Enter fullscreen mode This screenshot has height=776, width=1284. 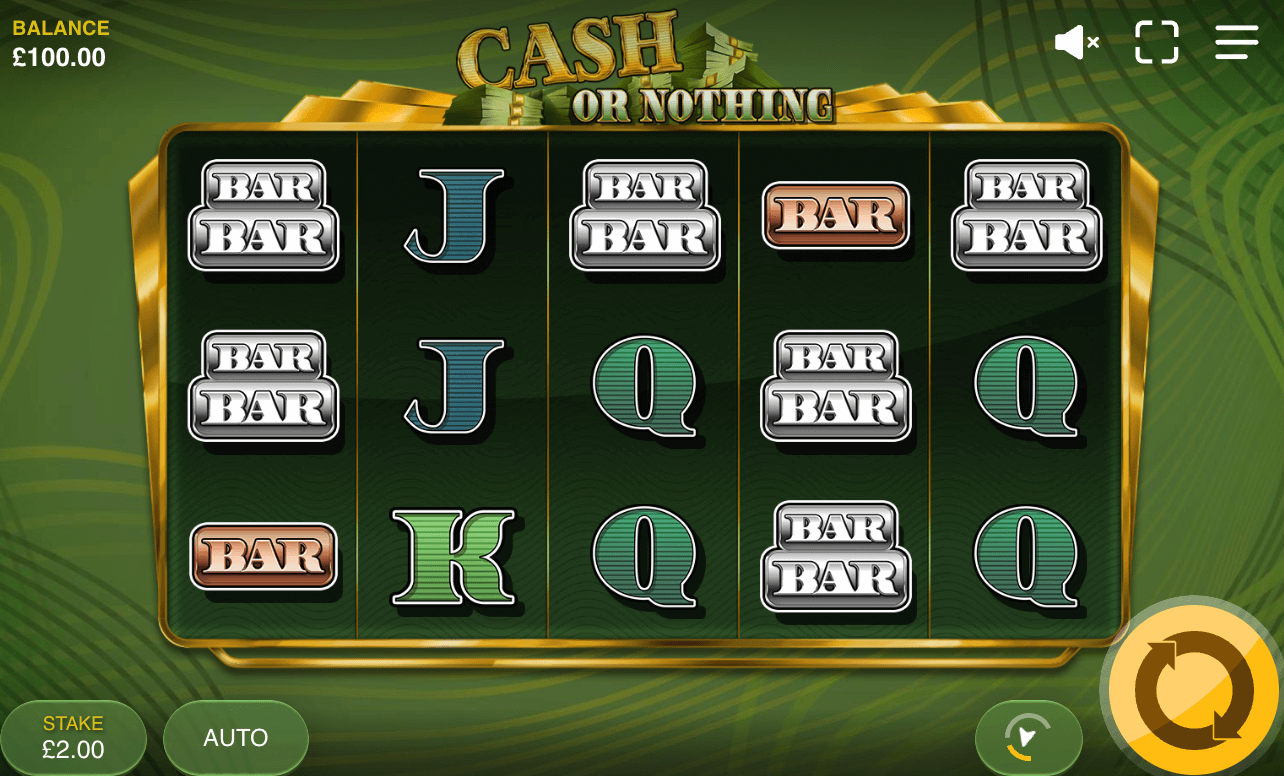click(1157, 42)
